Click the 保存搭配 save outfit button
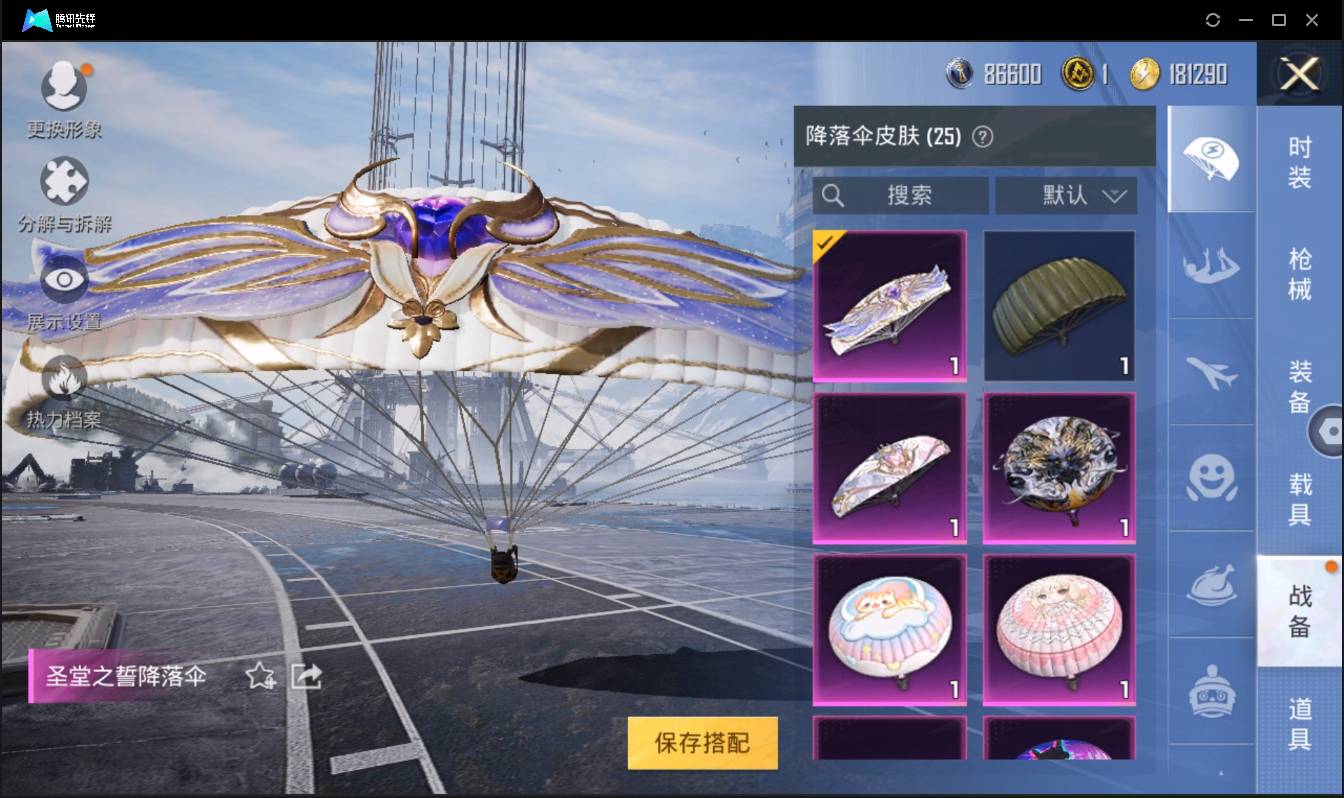 tap(702, 744)
